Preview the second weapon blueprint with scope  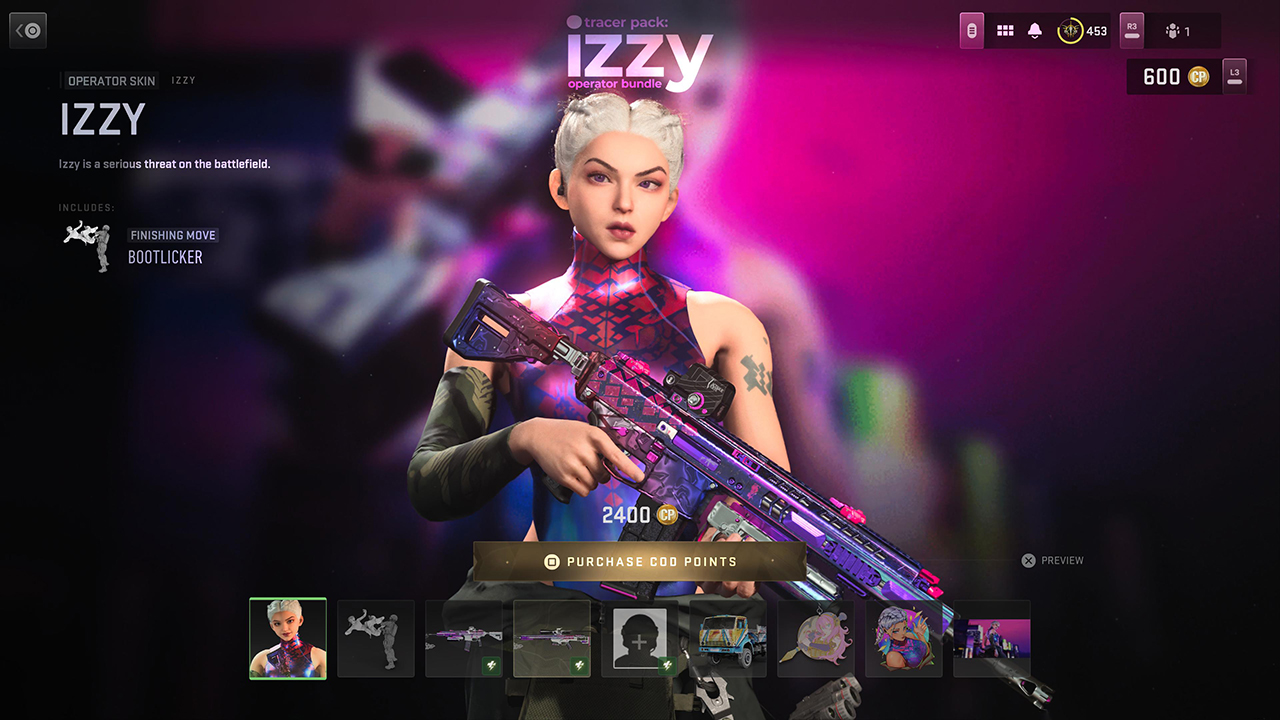[x=552, y=639]
